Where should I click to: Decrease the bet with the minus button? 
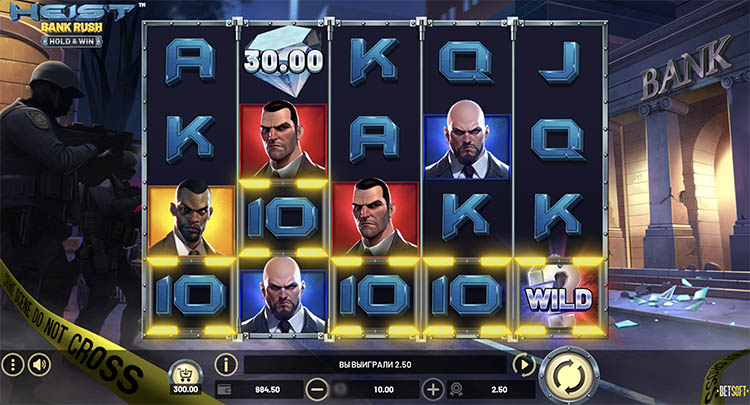(316, 388)
